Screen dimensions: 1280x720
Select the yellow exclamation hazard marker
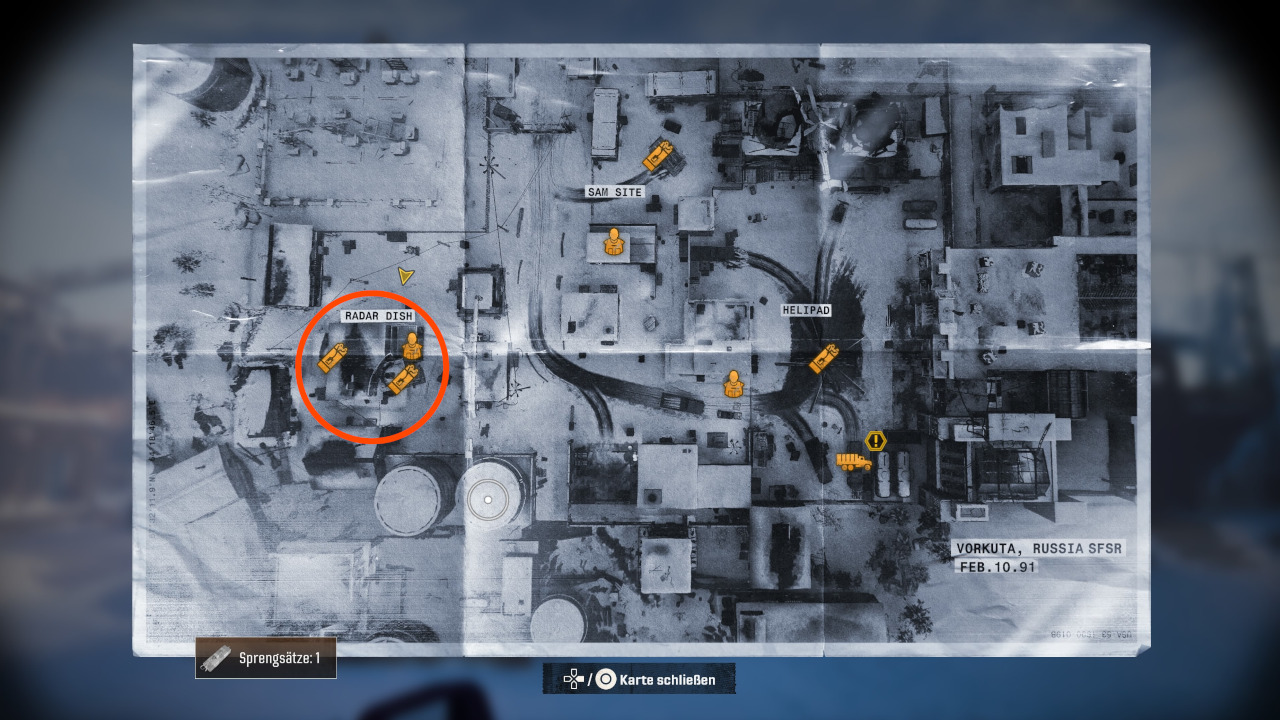click(x=876, y=440)
